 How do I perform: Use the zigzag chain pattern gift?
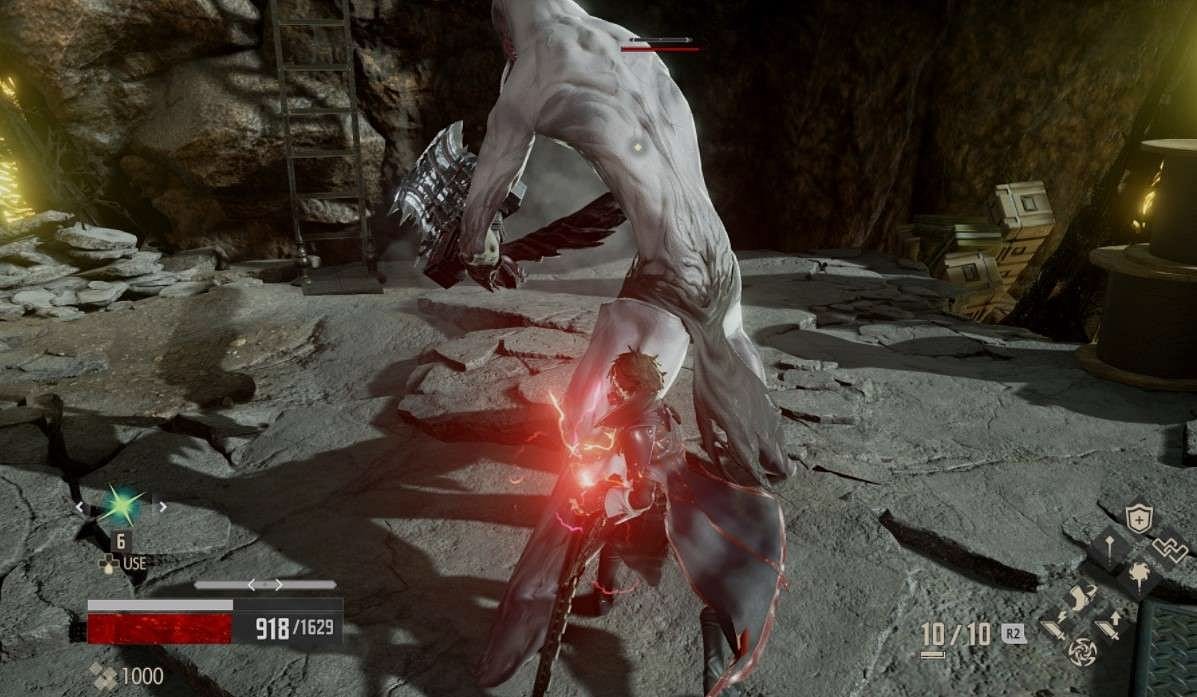1168,548
